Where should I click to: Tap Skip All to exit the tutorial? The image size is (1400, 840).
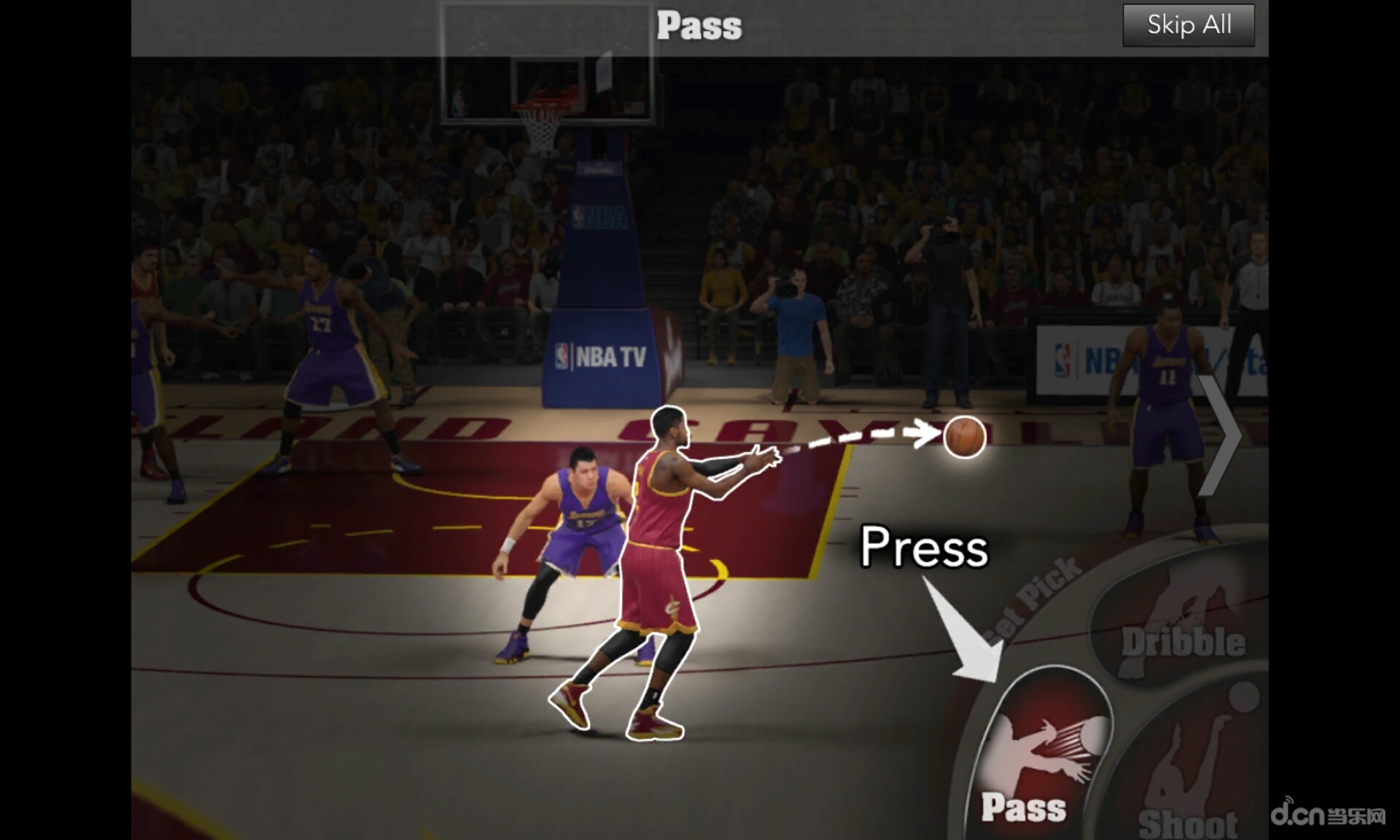tap(1189, 25)
